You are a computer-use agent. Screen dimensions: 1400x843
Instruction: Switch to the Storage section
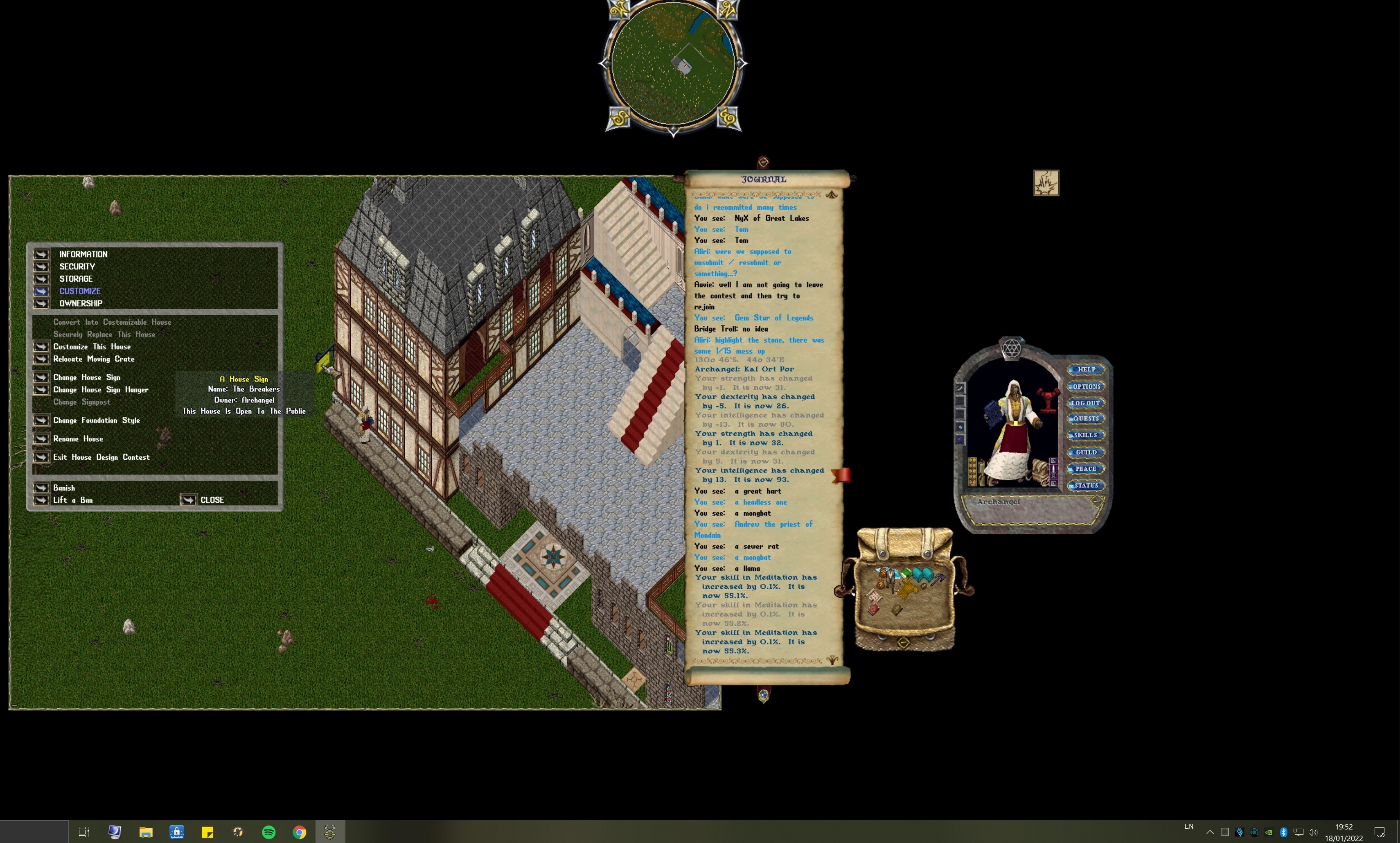[x=41, y=279]
